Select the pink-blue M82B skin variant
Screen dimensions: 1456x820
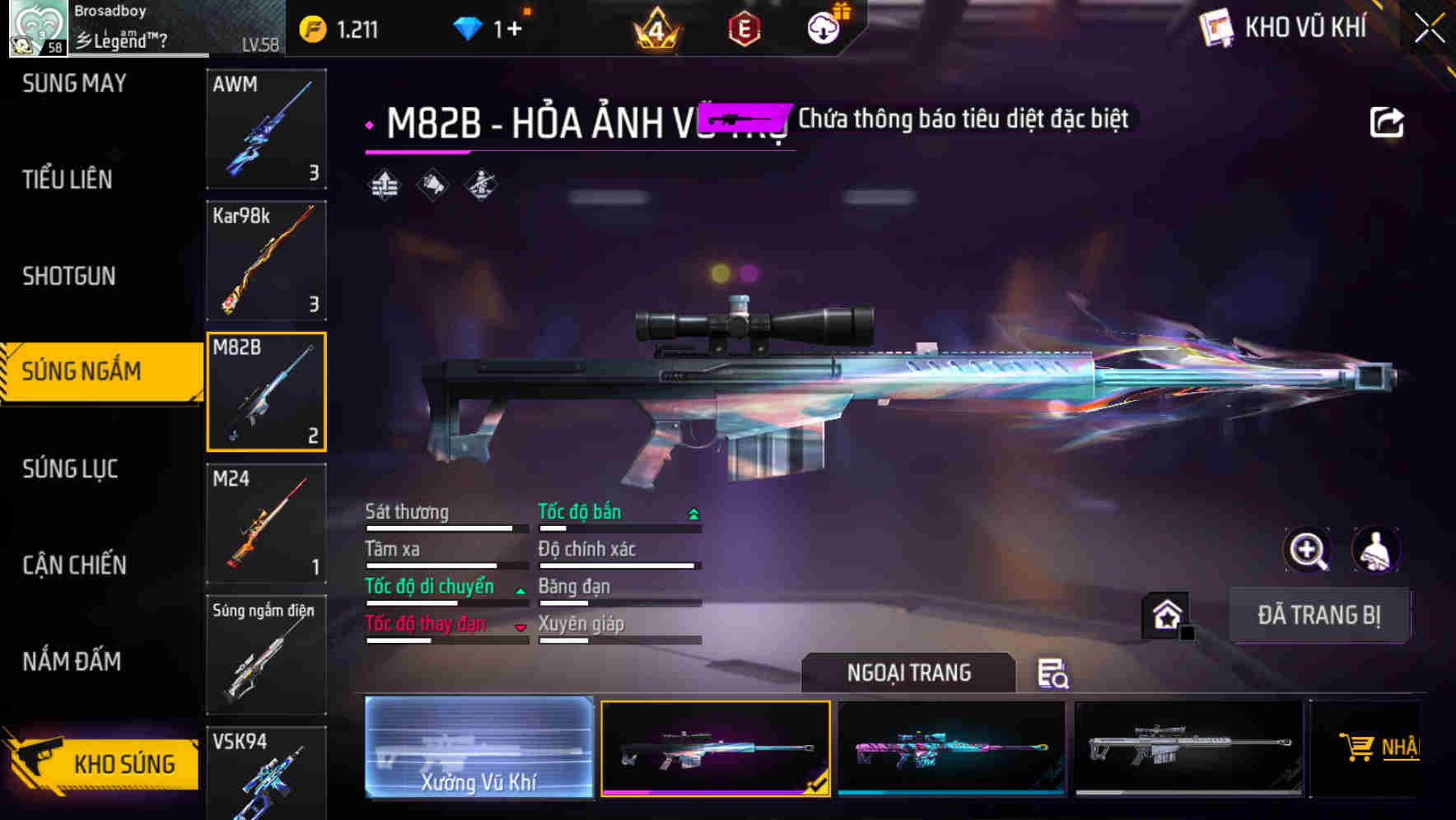point(951,748)
